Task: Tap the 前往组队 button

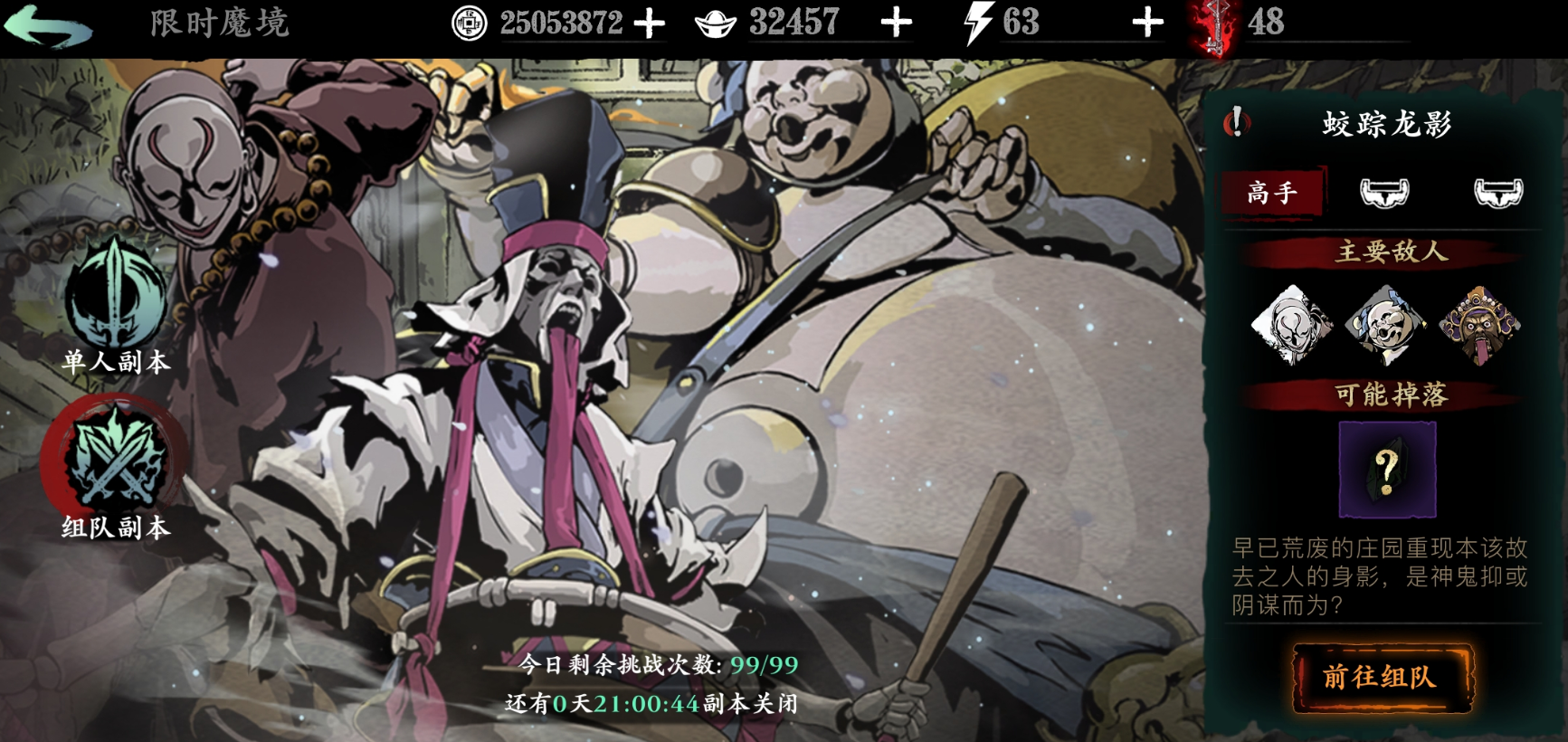Action: coord(1381,677)
